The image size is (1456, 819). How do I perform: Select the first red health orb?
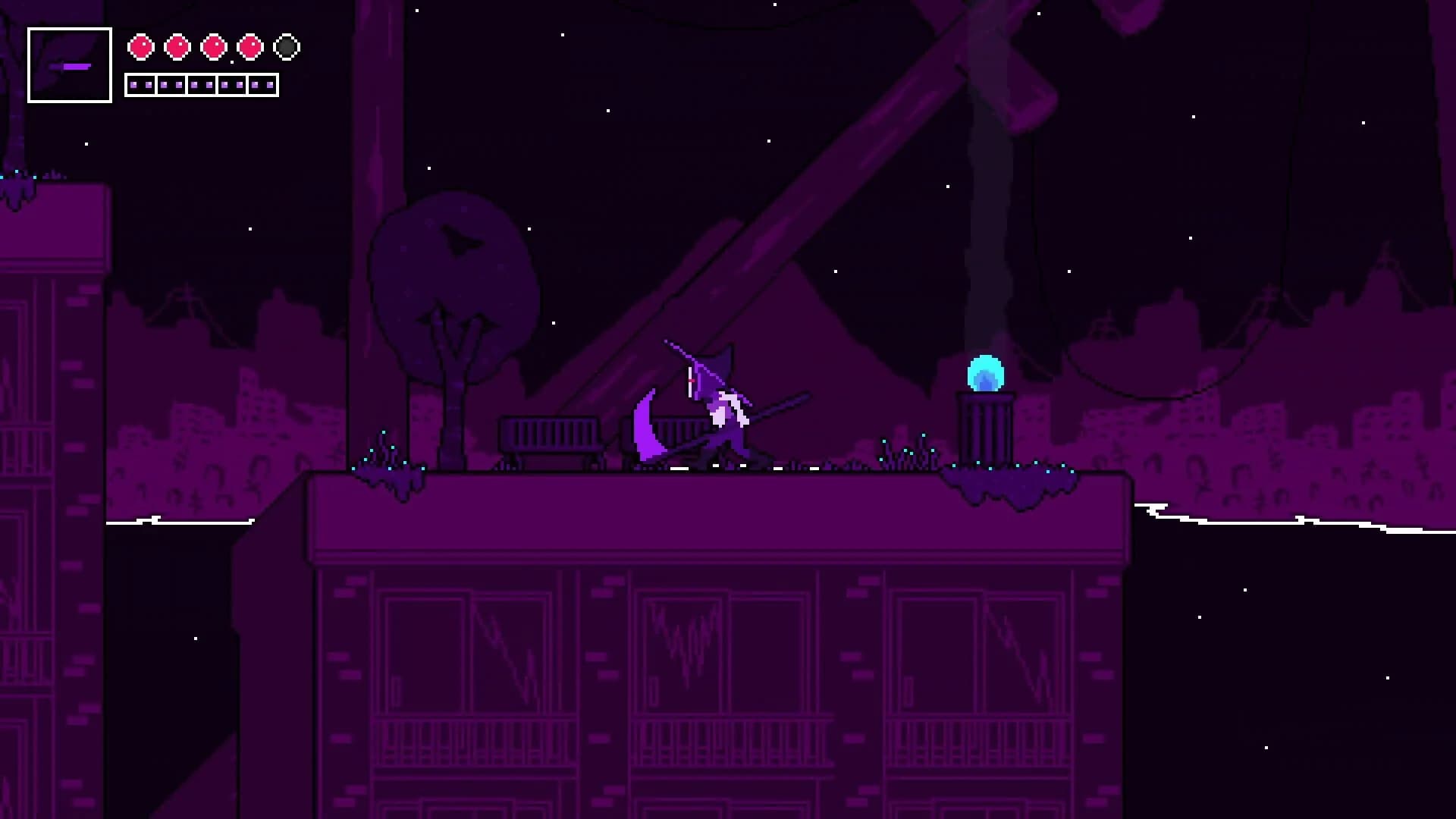[x=140, y=45]
